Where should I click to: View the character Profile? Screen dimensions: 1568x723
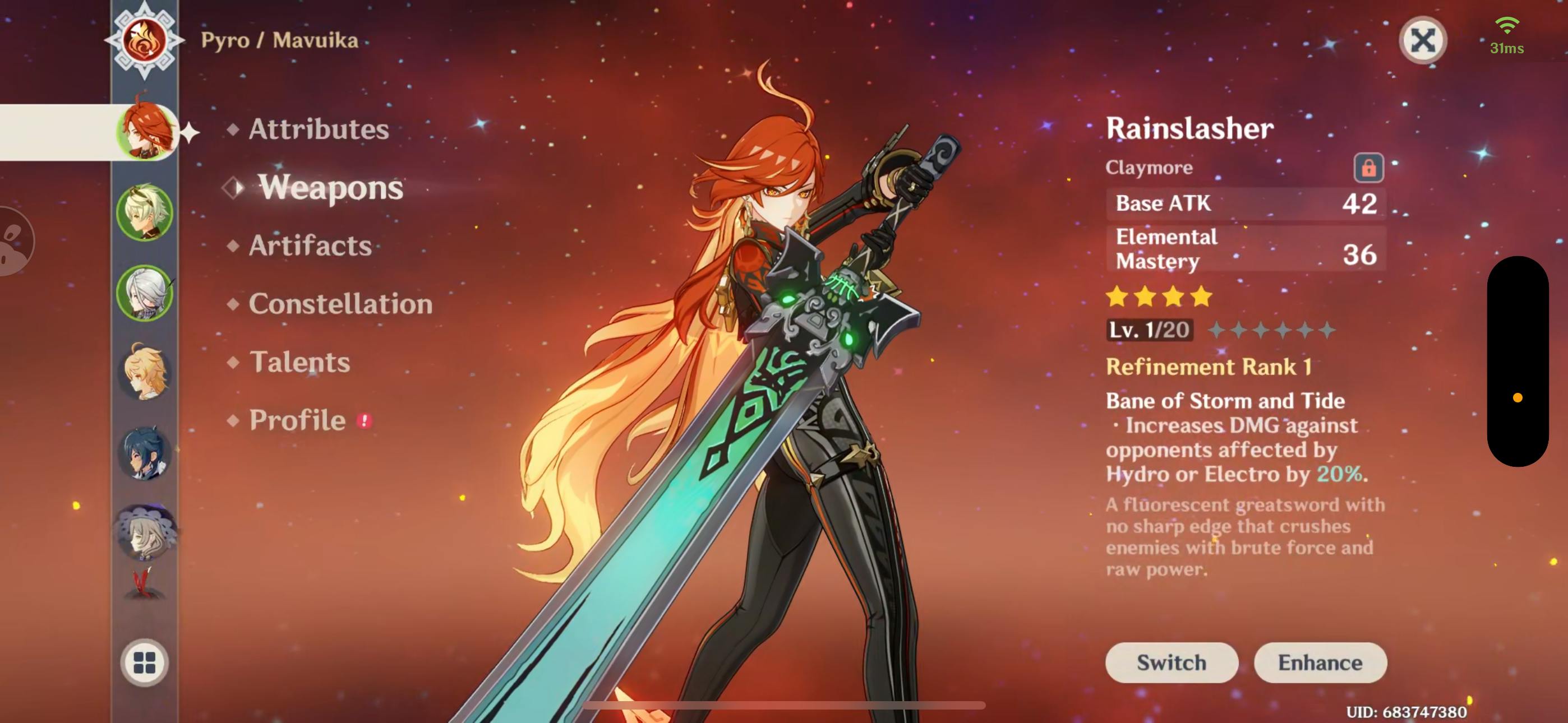tap(298, 420)
